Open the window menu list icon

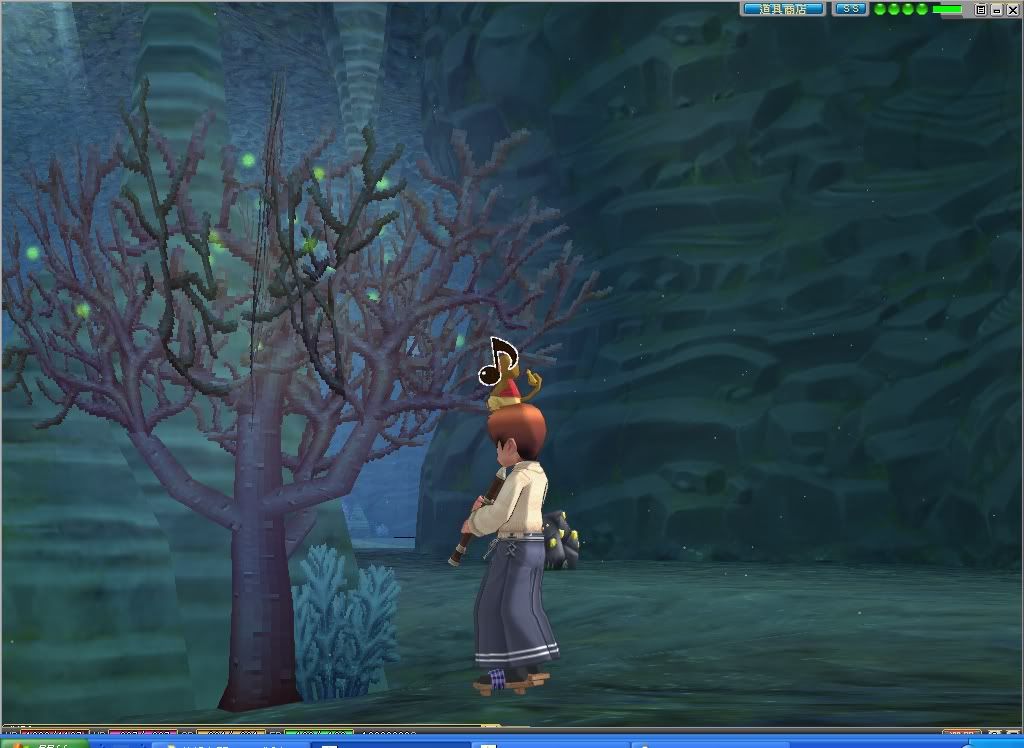tap(981, 9)
